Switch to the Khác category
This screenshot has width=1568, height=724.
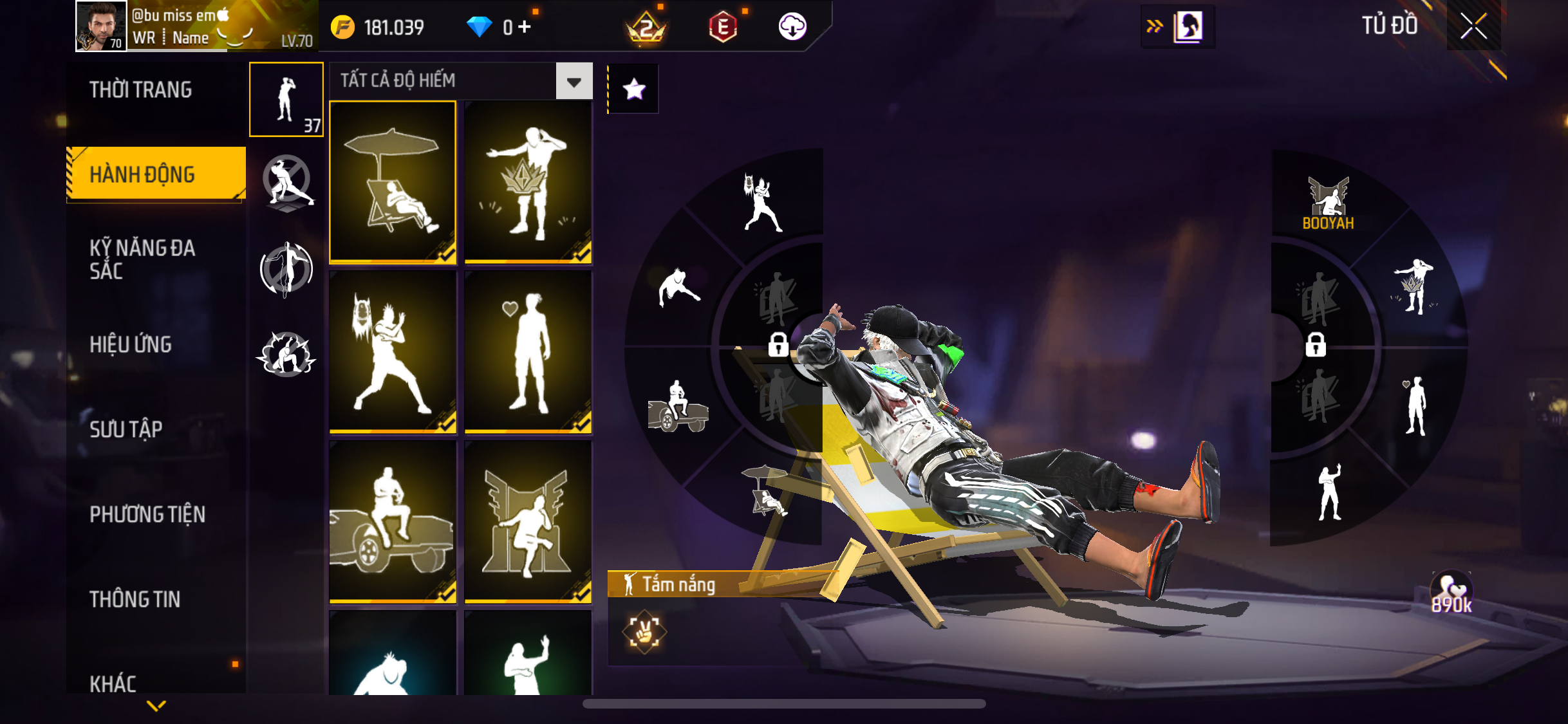point(113,683)
